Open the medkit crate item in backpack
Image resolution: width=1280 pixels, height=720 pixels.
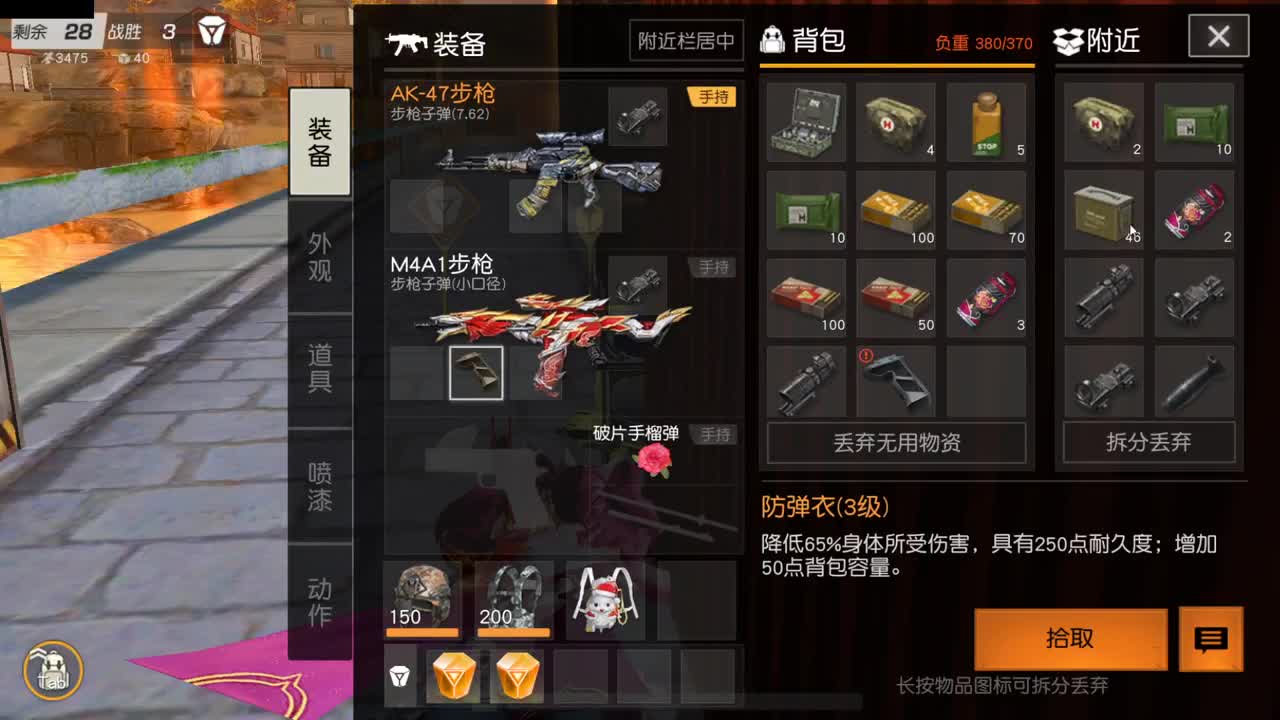[806, 122]
